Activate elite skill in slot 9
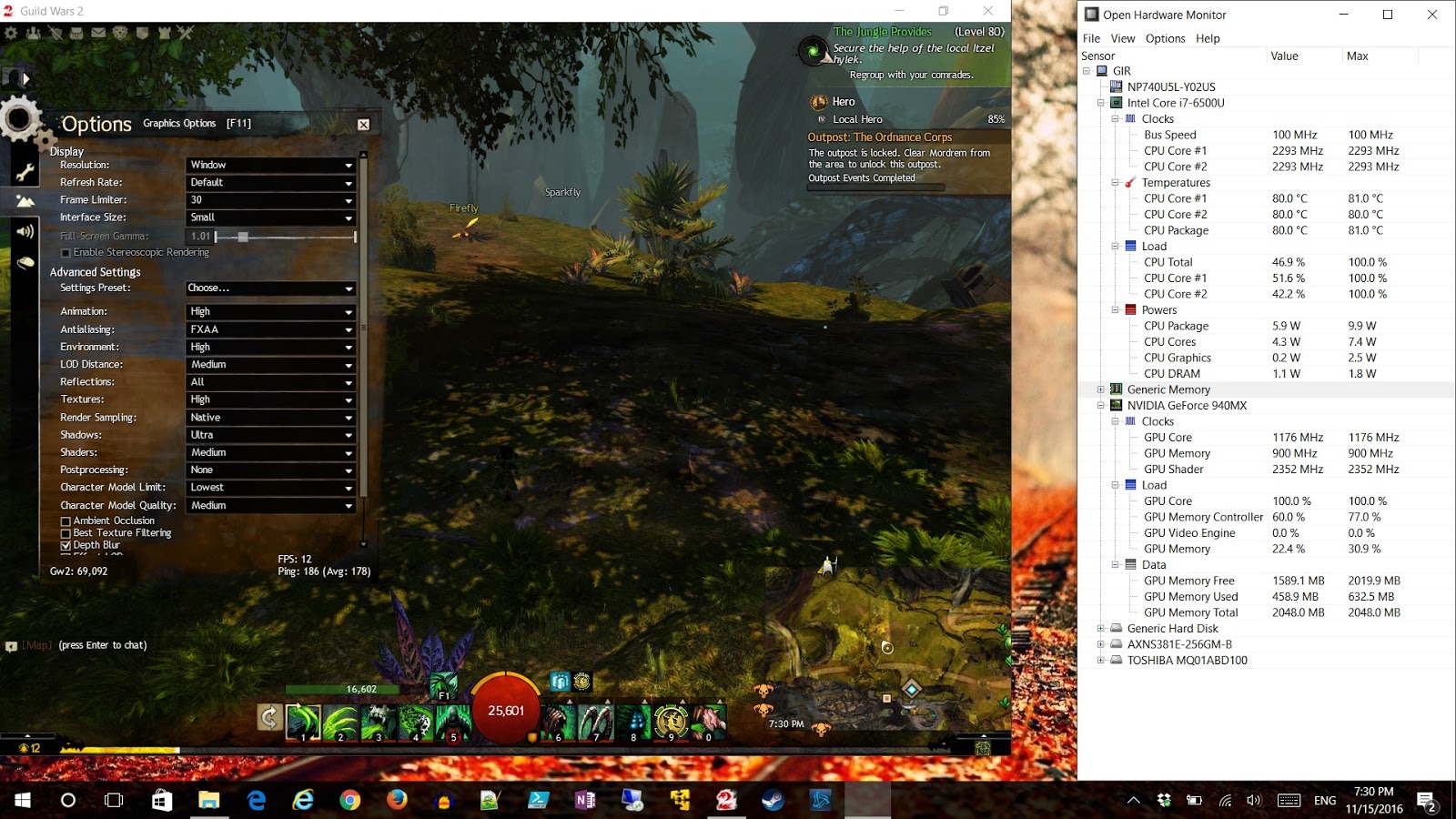Image resolution: width=1456 pixels, height=819 pixels. 670,722
